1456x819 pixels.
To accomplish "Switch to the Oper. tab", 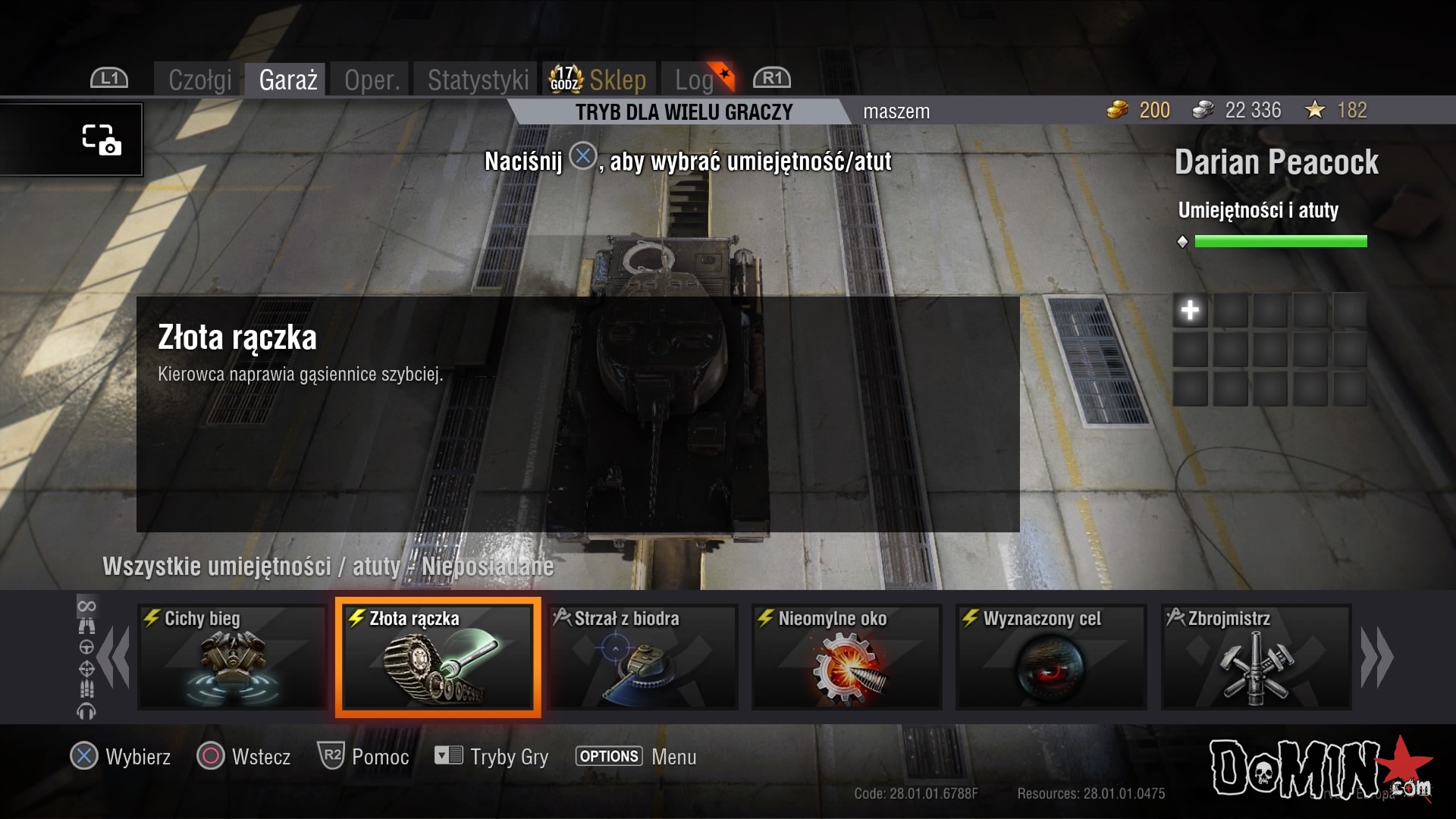I will (x=372, y=80).
